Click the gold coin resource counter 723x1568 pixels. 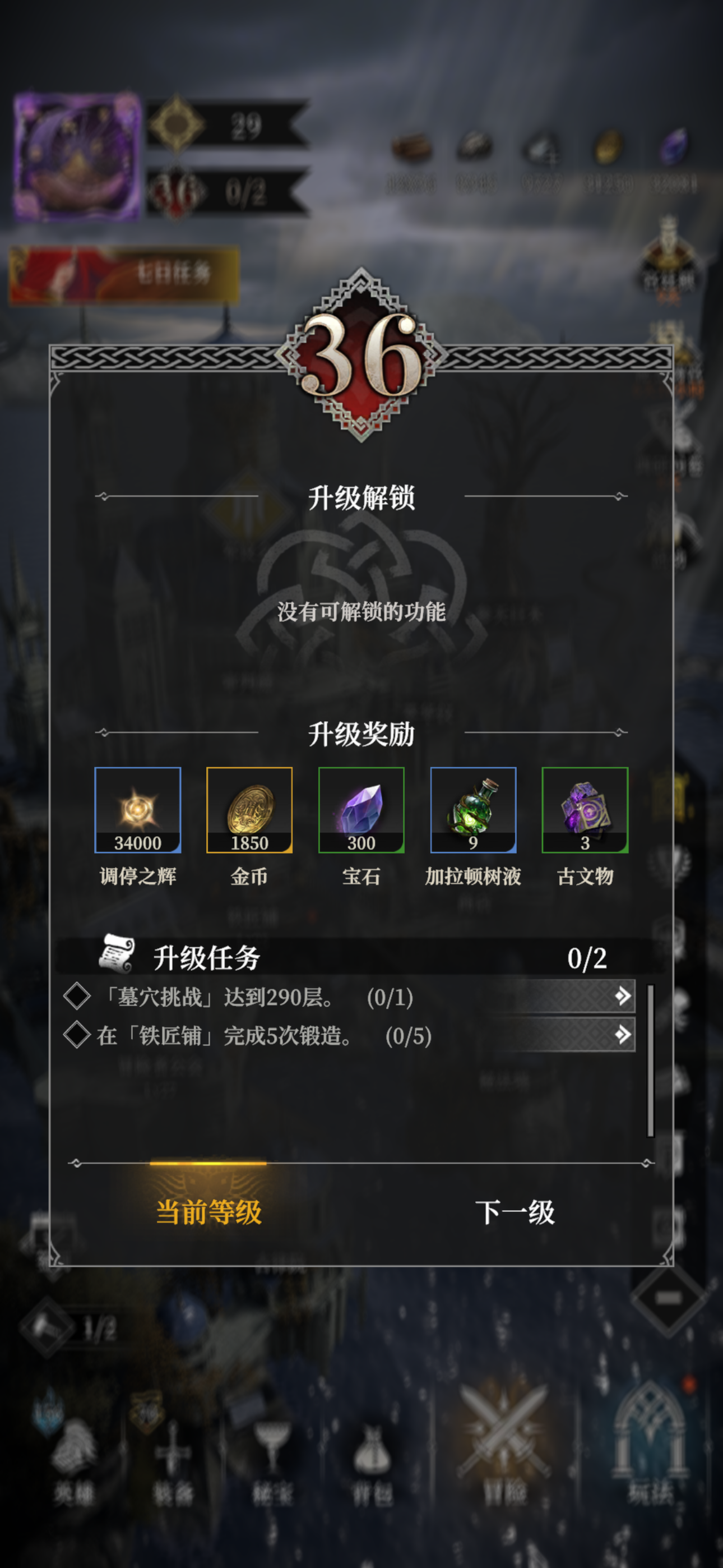(x=608, y=148)
